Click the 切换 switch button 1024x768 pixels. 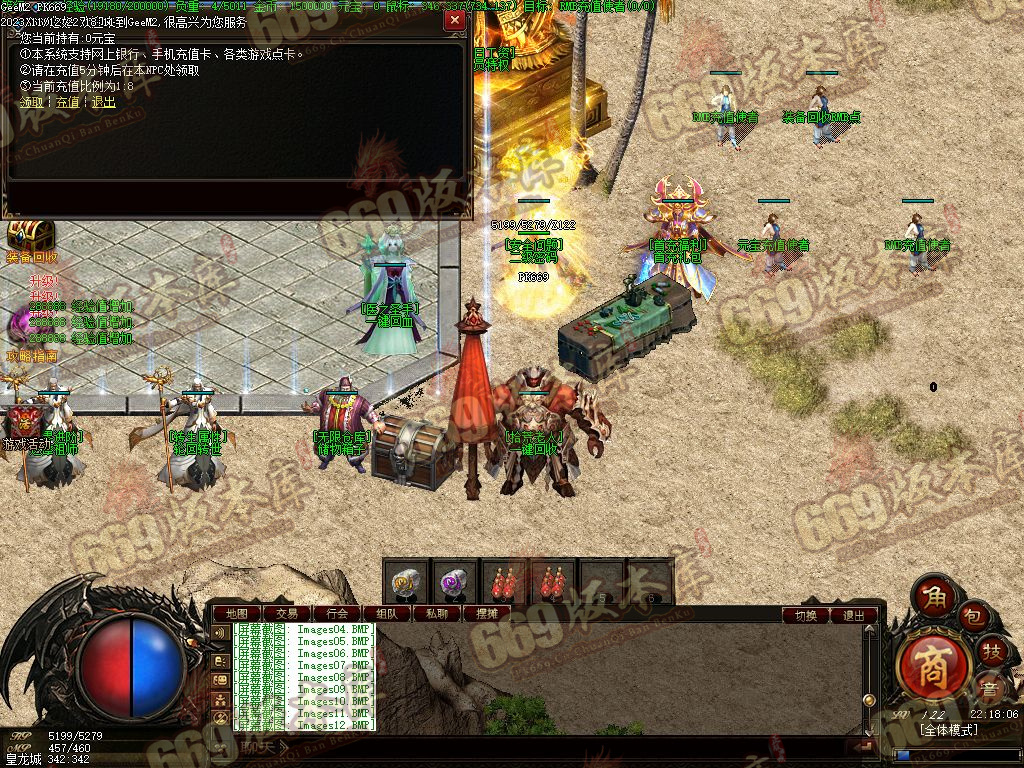806,616
